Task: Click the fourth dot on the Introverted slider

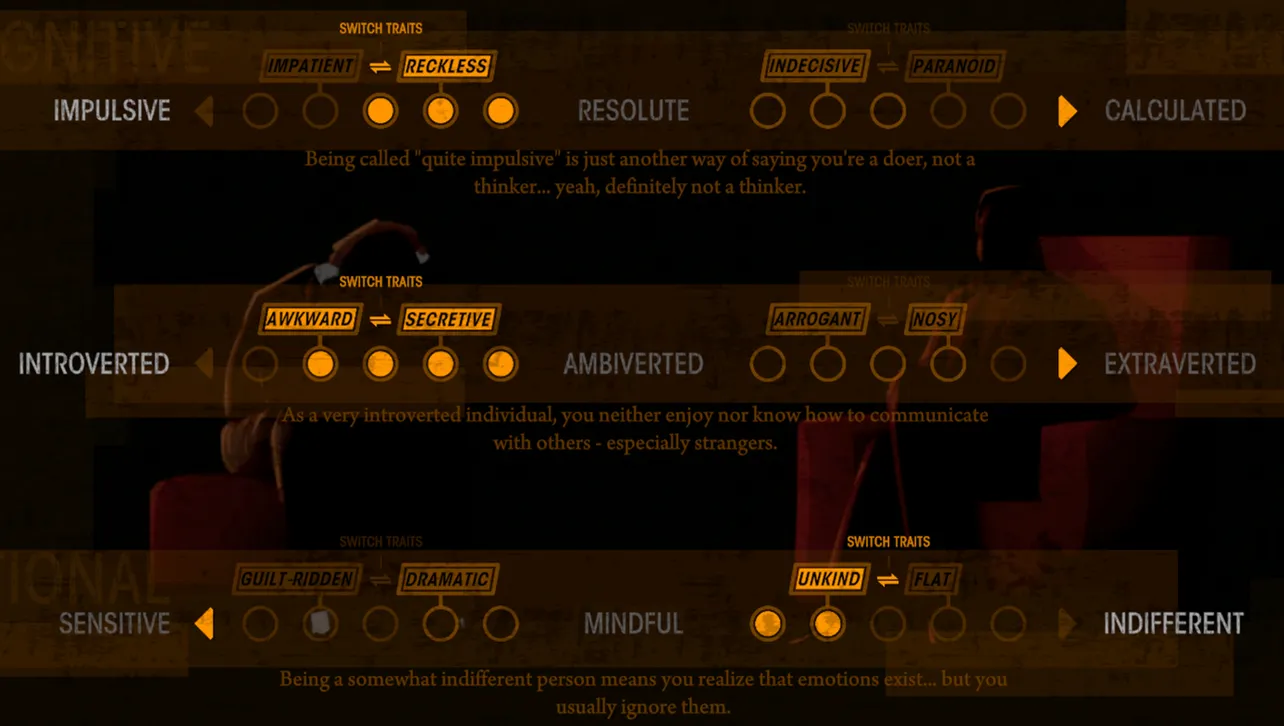Action: [441, 364]
